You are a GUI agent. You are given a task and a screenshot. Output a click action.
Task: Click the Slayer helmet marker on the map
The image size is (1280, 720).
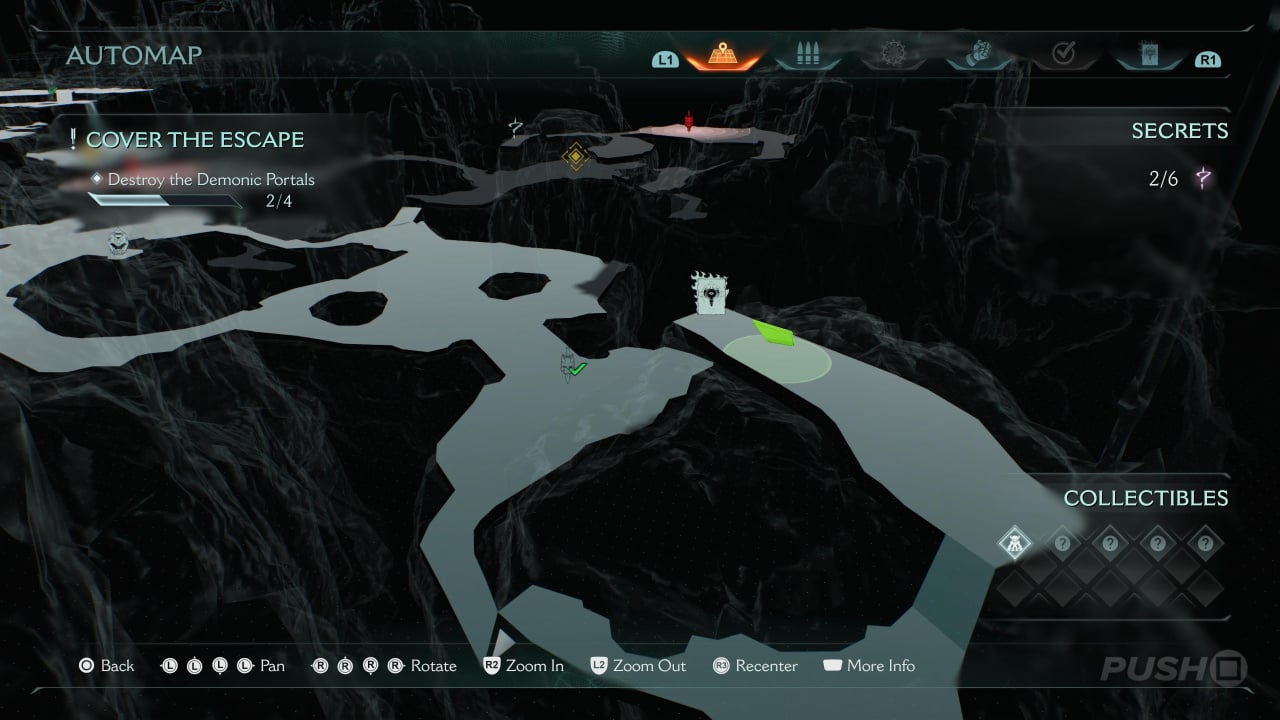pyautogui.click(x=118, y=243)
